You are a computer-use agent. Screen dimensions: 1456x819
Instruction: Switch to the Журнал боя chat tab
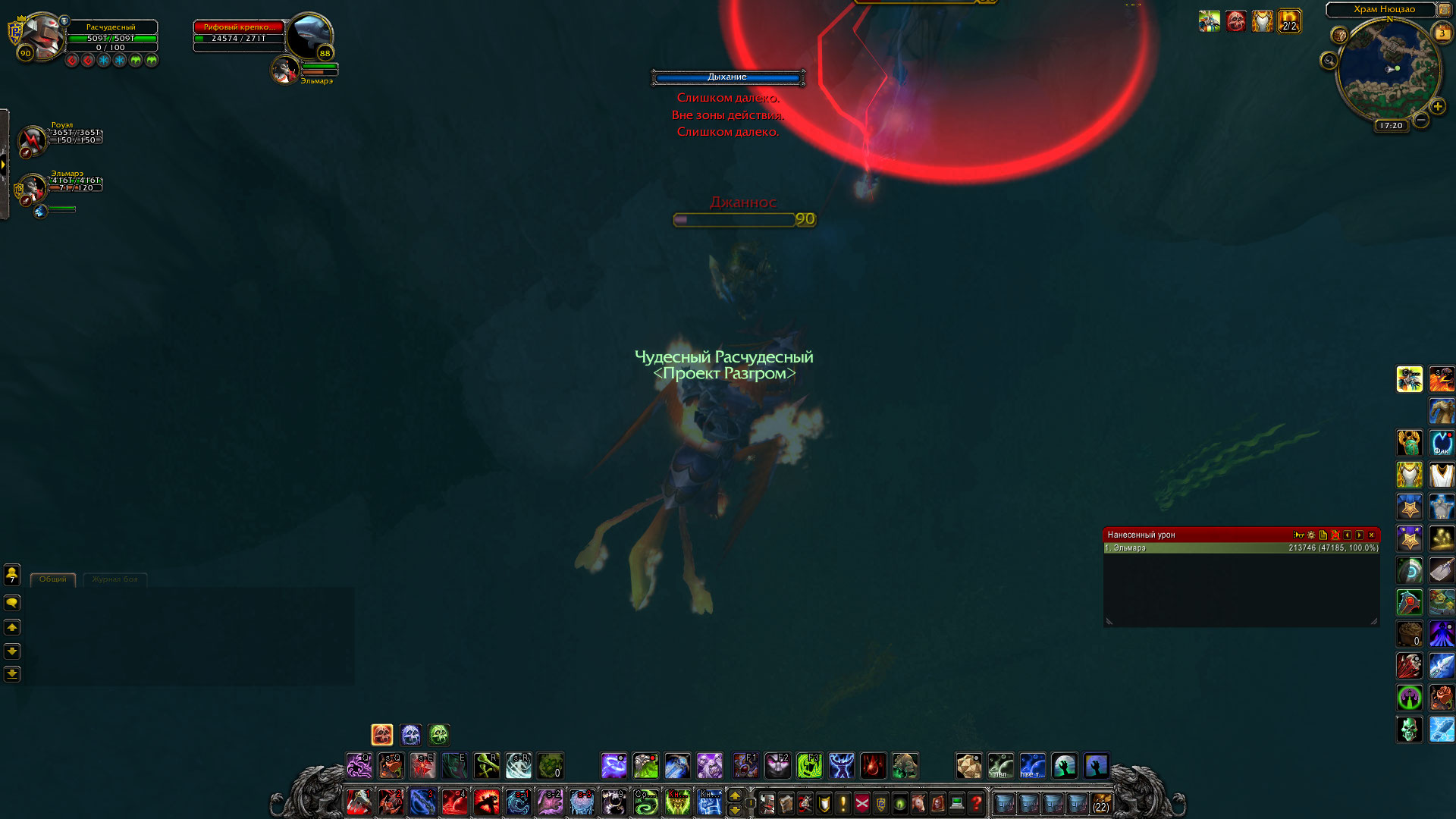(115, 579)
